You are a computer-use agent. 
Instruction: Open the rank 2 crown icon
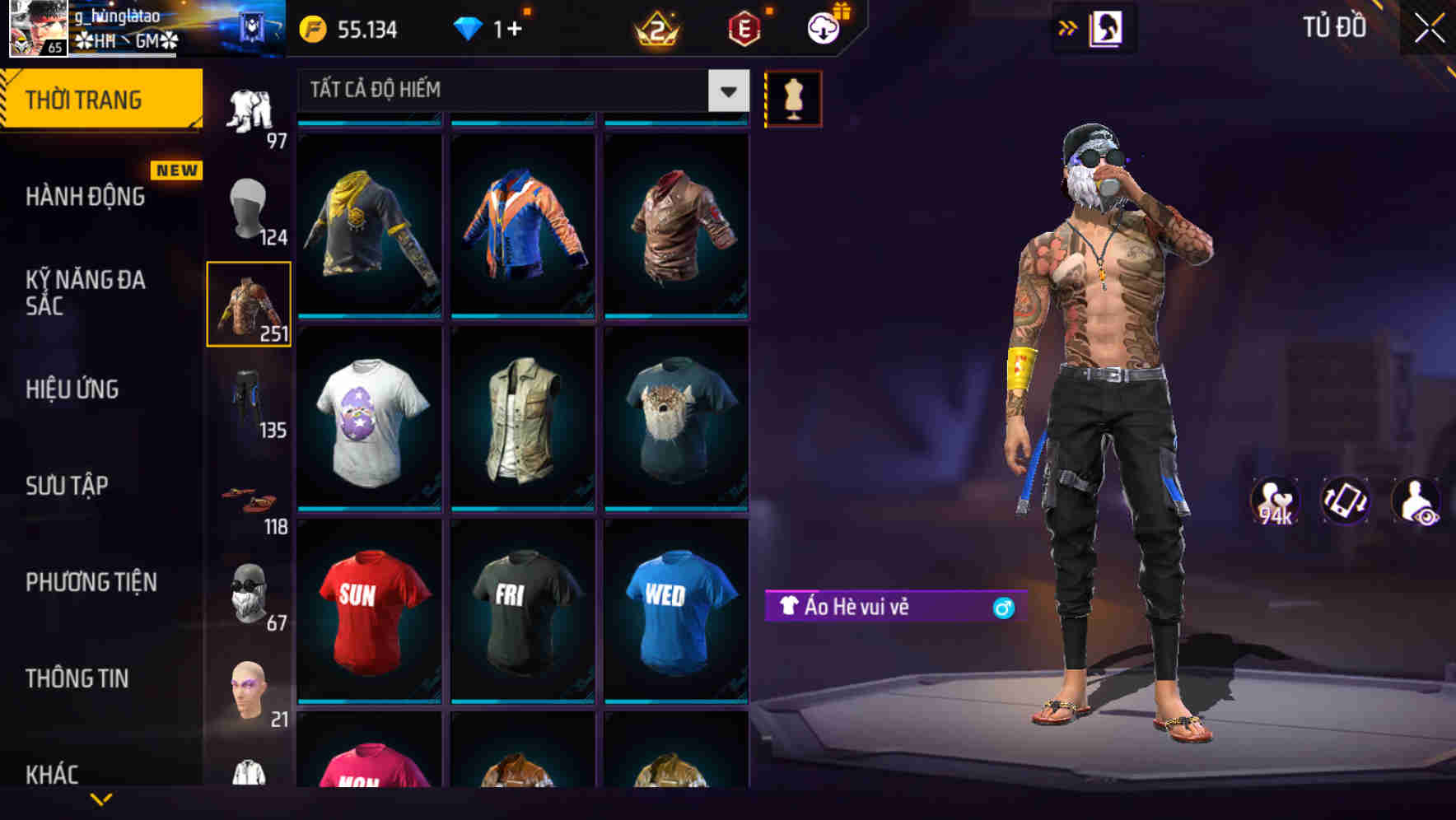tap(655, 28)
